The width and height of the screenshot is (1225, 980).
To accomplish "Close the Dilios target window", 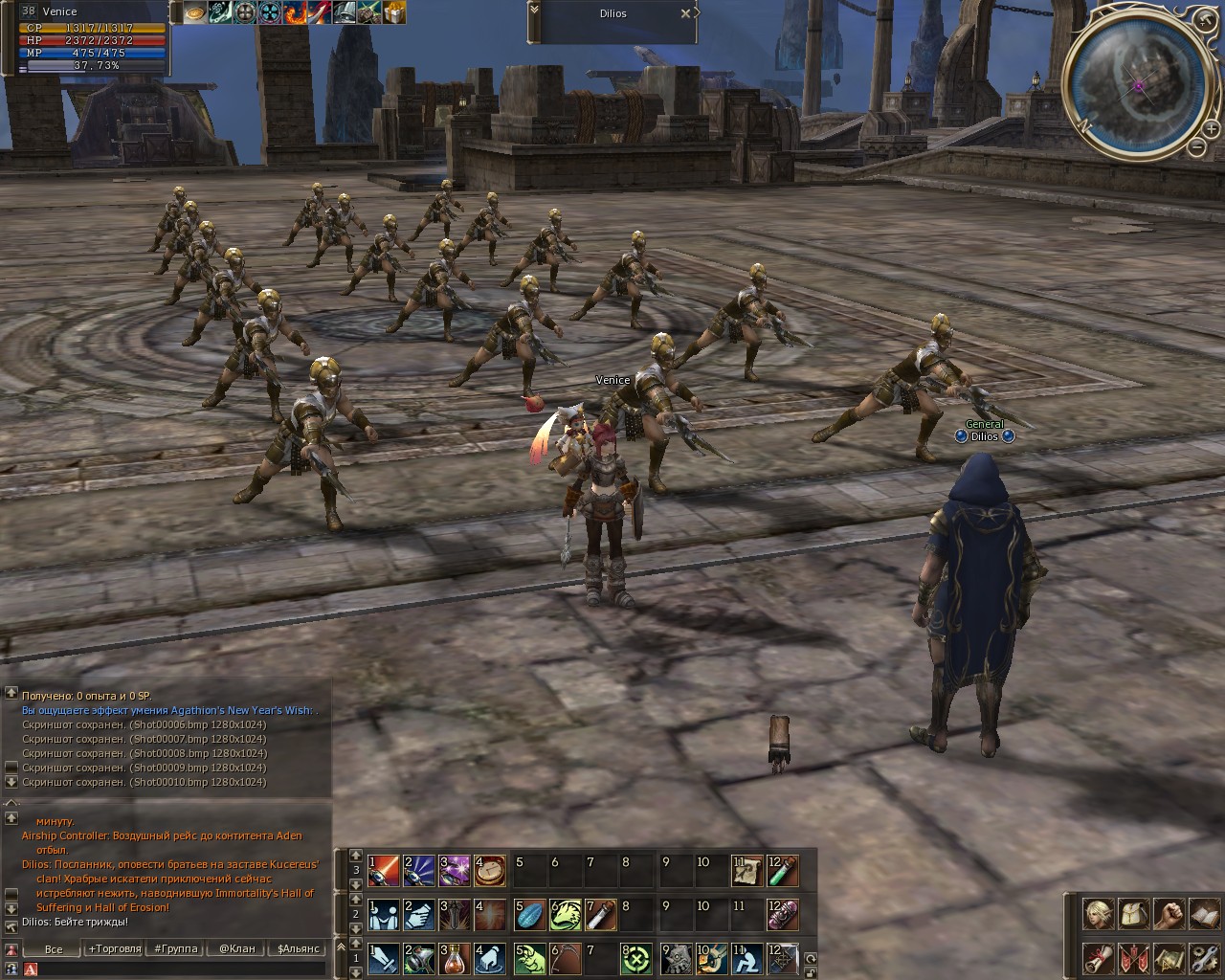I will [x=685, y=13].
